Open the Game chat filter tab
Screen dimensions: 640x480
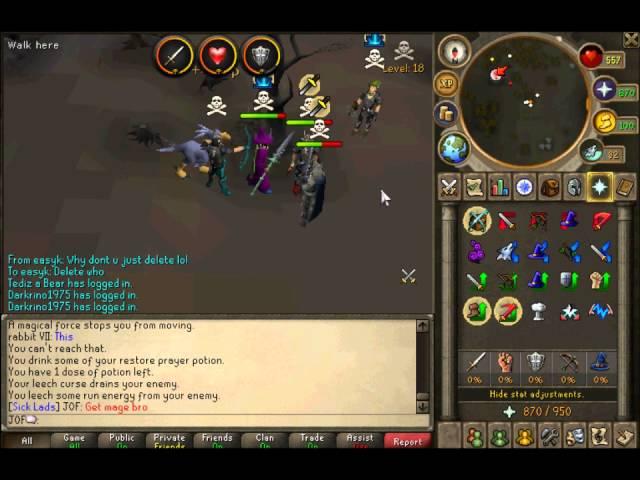point(74,440)
